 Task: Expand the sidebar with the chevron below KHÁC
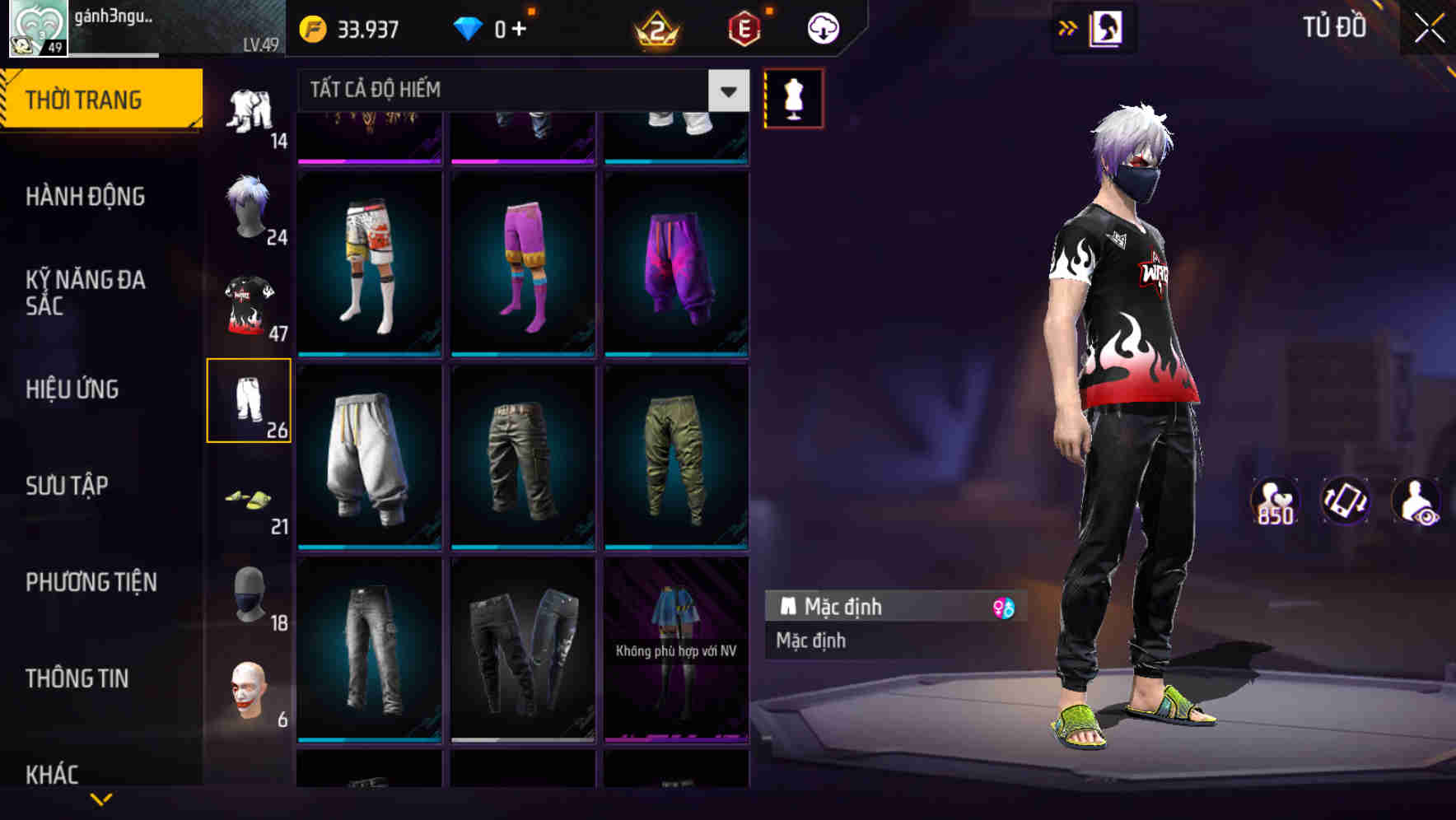pyautogui.click(x=101, y=801)
